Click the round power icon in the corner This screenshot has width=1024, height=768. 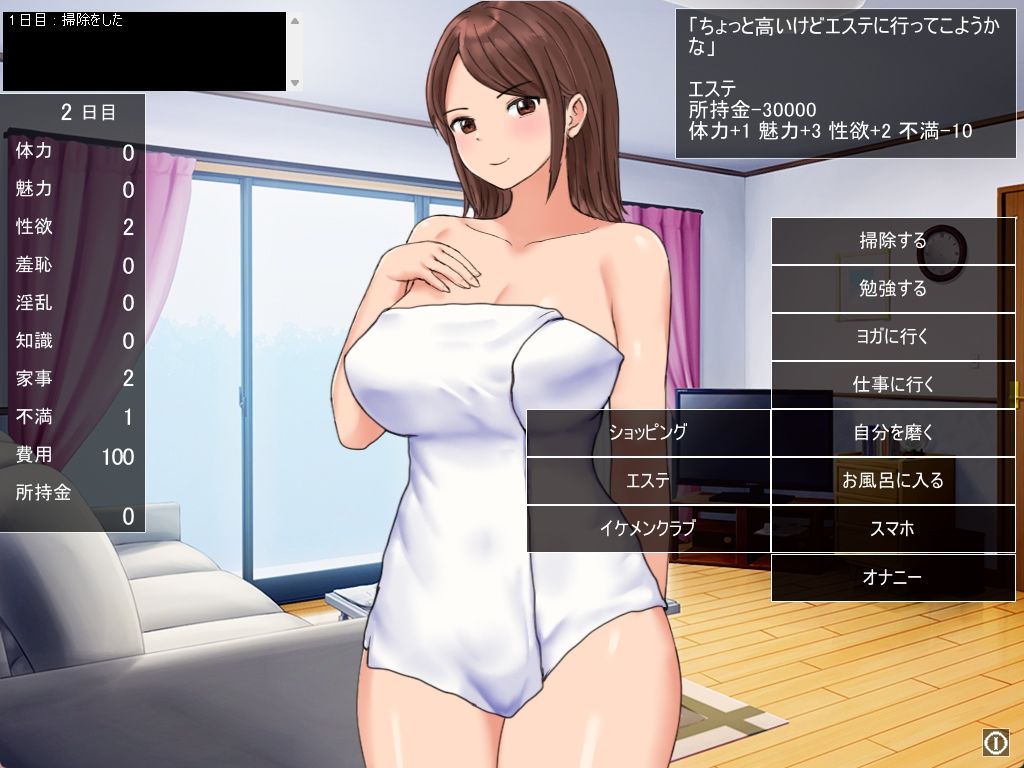click(995, 741)
